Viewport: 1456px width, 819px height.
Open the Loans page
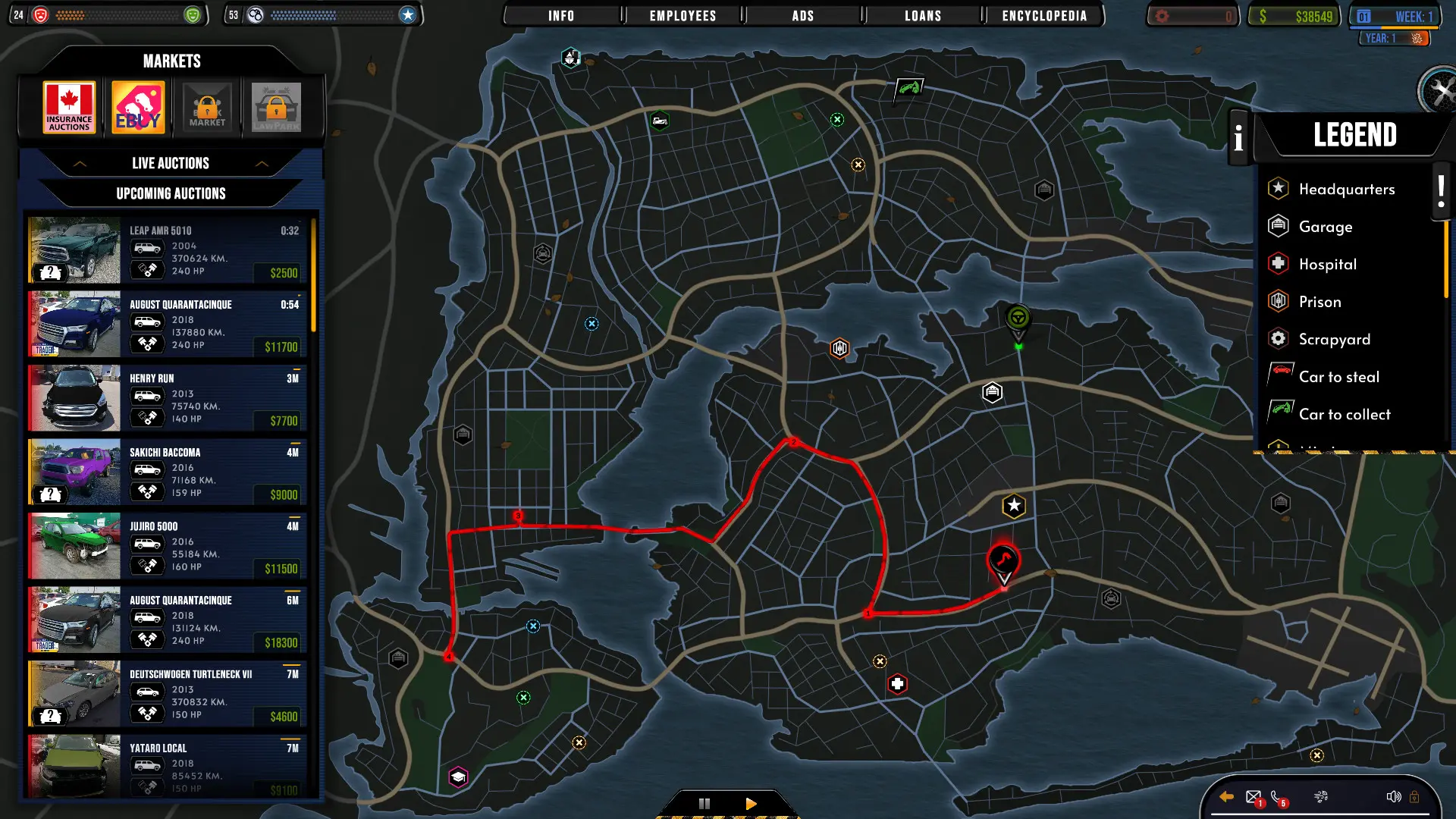(922, 15)
